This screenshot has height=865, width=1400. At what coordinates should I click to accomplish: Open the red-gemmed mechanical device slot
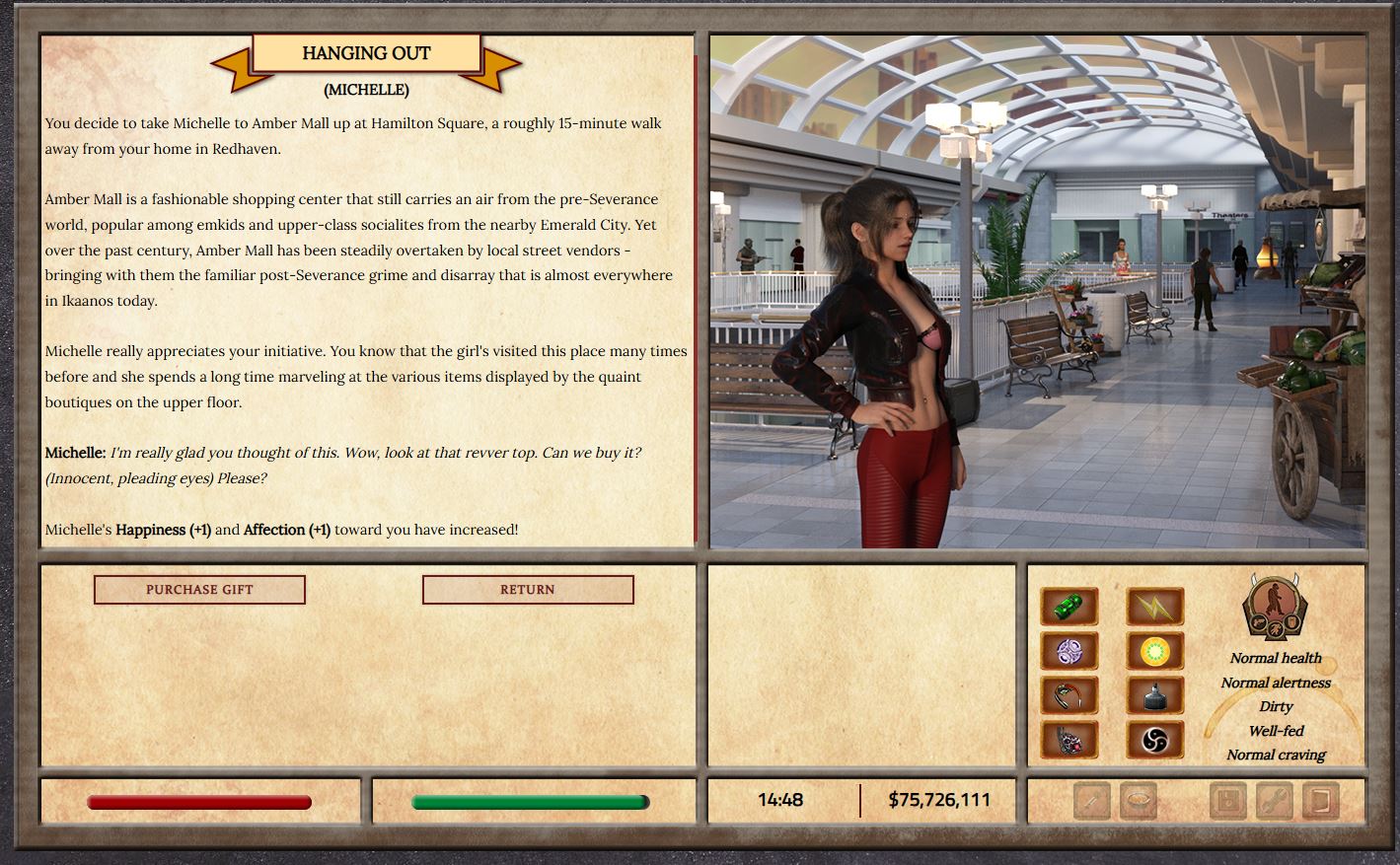(x=1069, y=740)
